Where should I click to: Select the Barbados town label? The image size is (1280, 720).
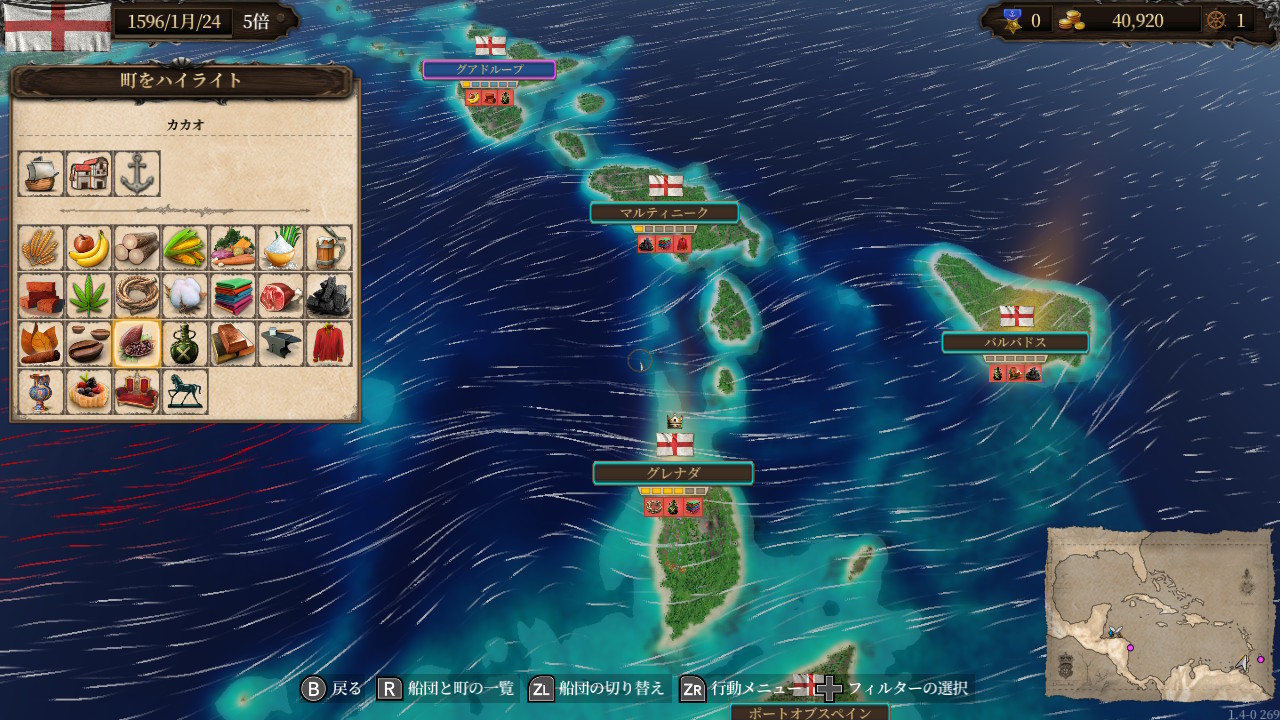[x=1015, y=342]
